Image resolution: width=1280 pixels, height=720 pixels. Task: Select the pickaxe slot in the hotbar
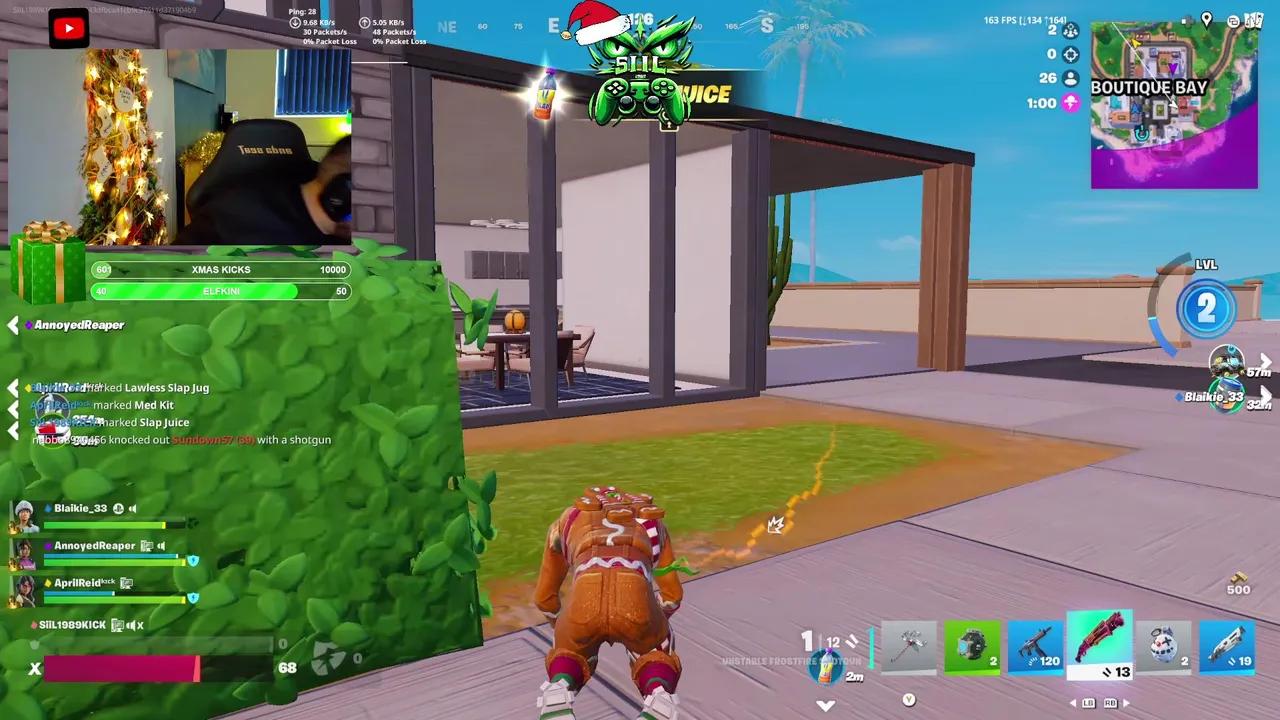908,648
